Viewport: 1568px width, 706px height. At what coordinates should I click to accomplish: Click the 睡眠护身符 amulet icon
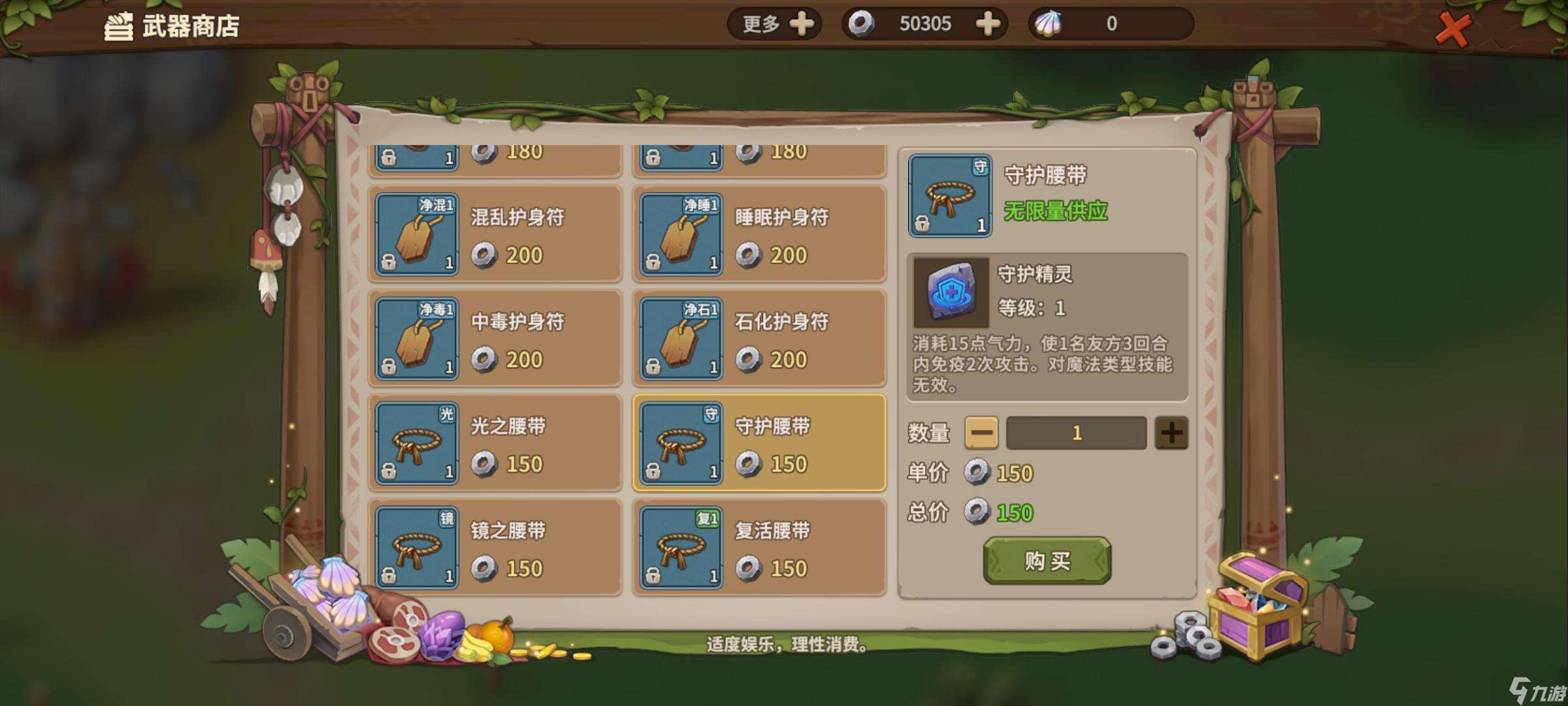pos(681,234)
